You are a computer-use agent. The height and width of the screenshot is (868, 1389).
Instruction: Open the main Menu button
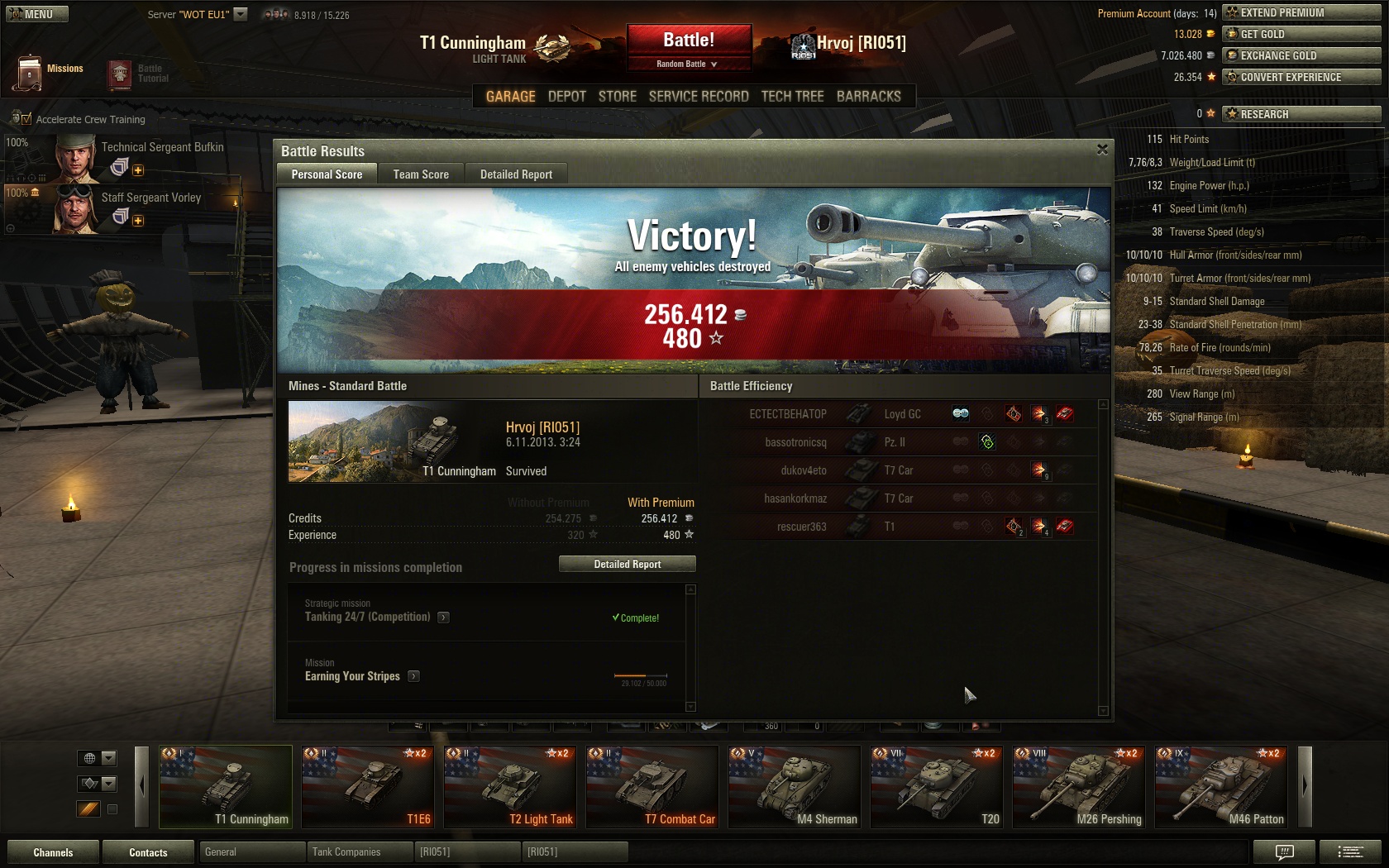click(36, 14)
